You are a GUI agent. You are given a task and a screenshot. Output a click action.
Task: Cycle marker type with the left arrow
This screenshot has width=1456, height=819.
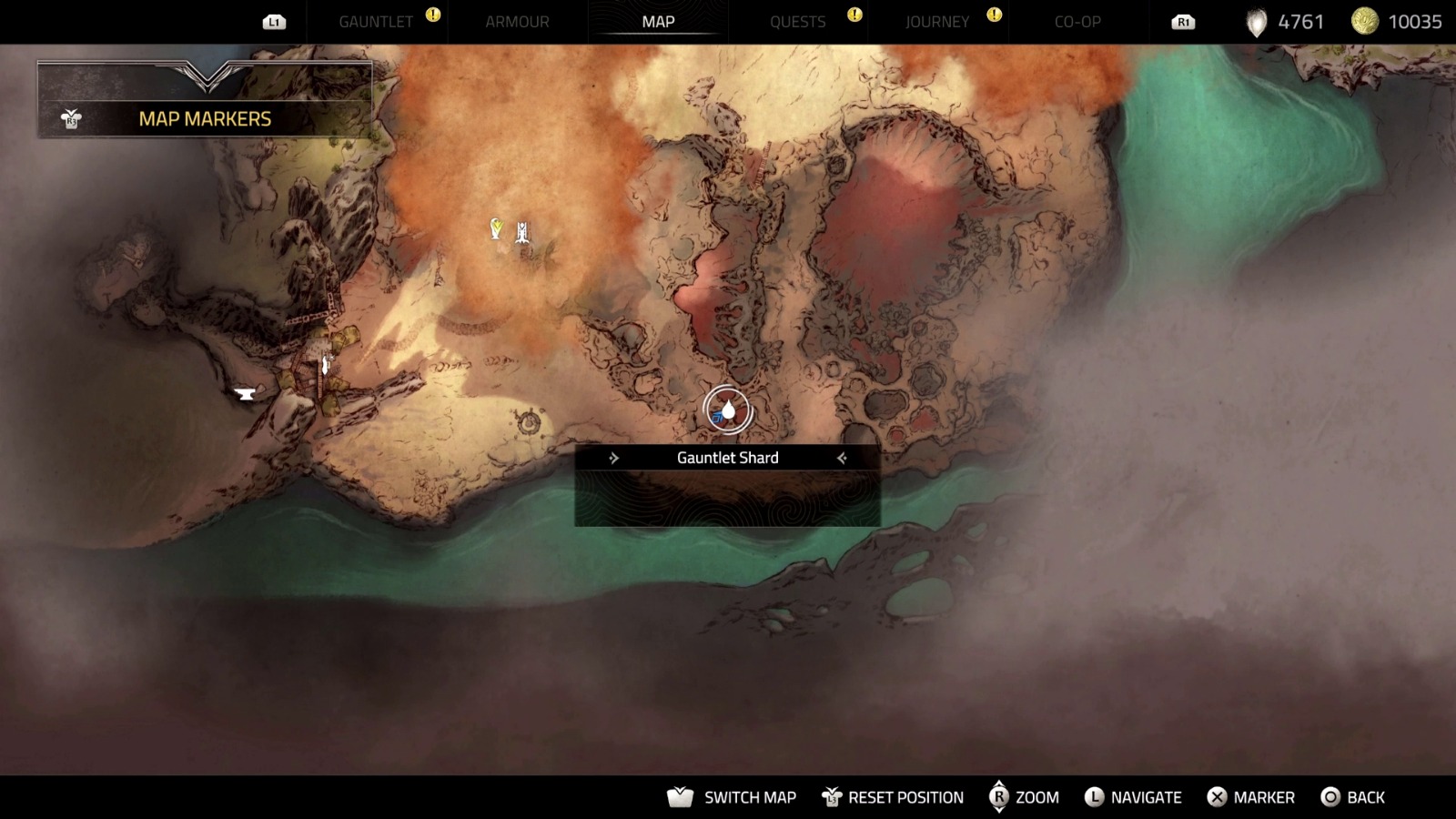pyautogui.click(x=613, y=458)
